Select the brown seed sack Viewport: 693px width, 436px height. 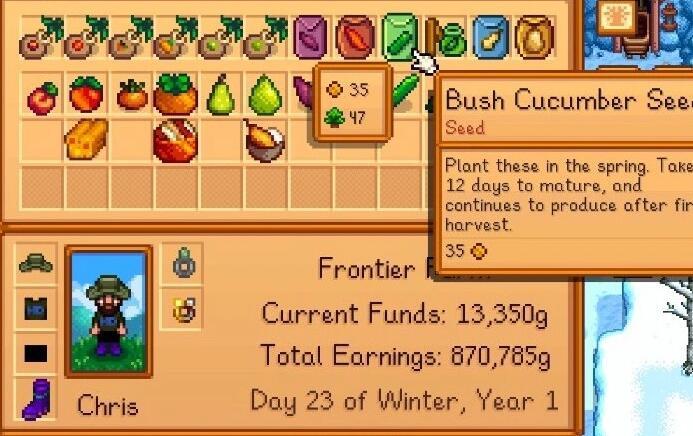pyautogui.click(x=533, y=39)
